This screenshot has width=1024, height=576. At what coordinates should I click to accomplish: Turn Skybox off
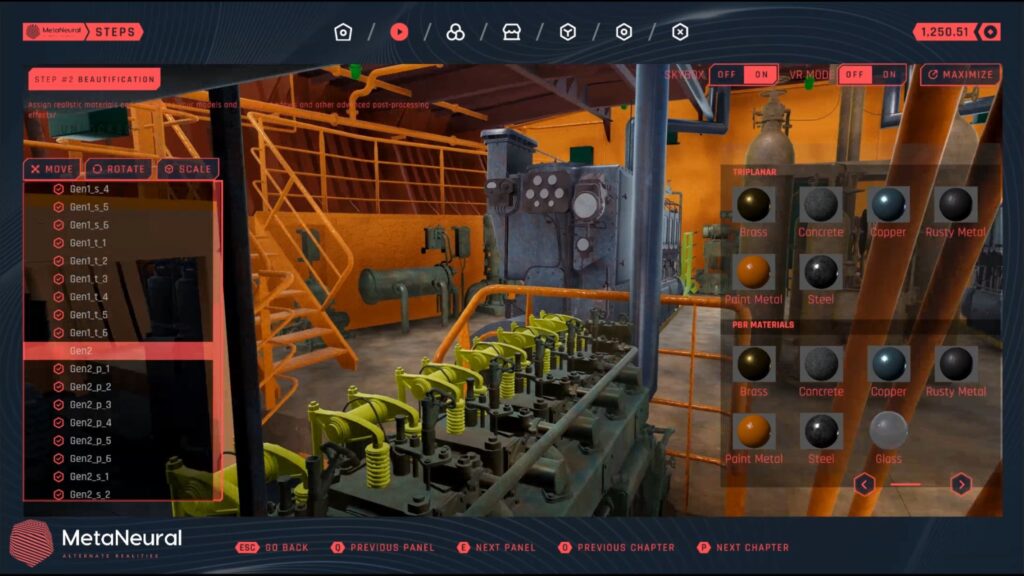(726, 75)
